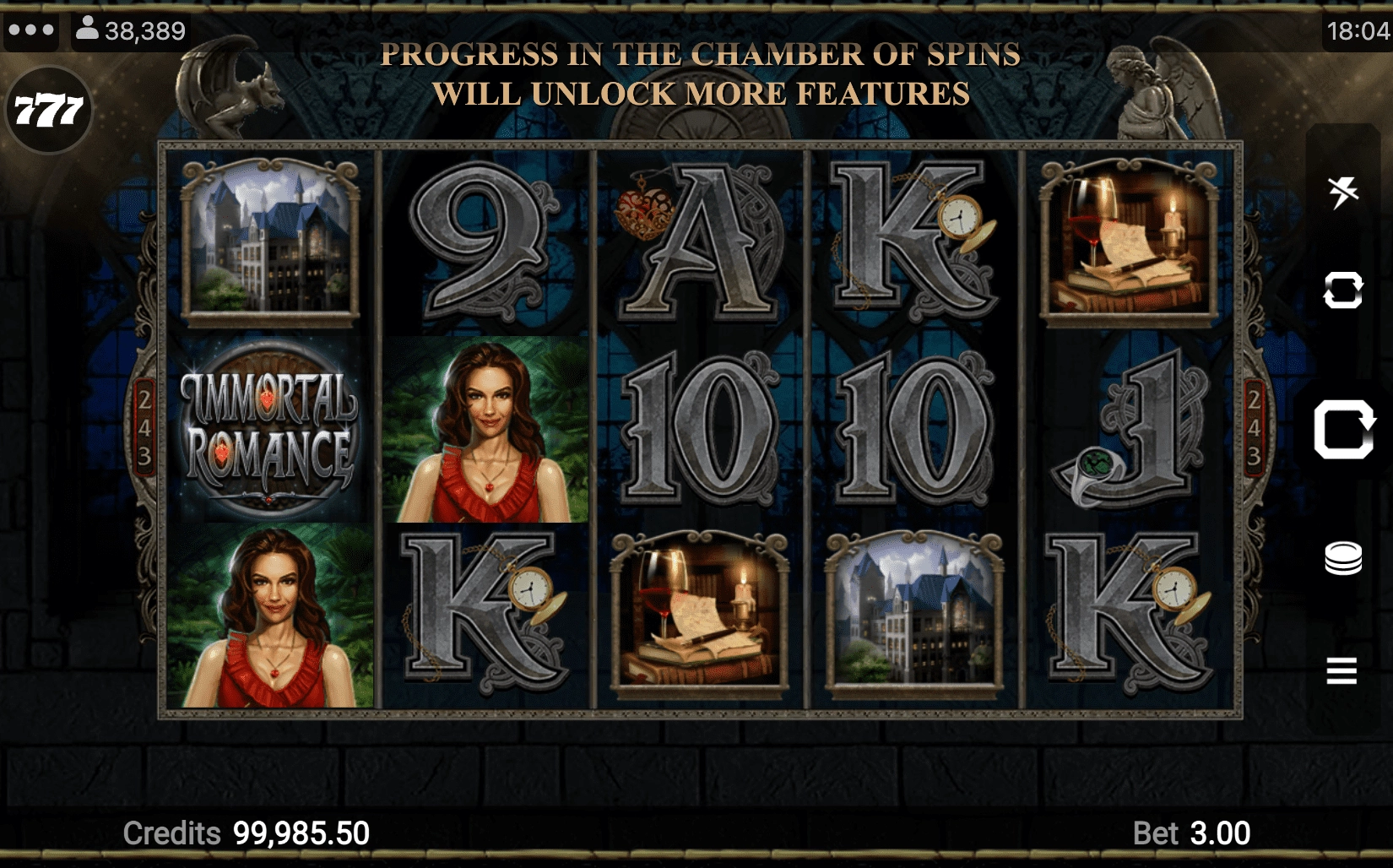The width and height of the screenshot is (1393, 868).
Task: Spin the reels with the spin button
Action: point(1342,429)
